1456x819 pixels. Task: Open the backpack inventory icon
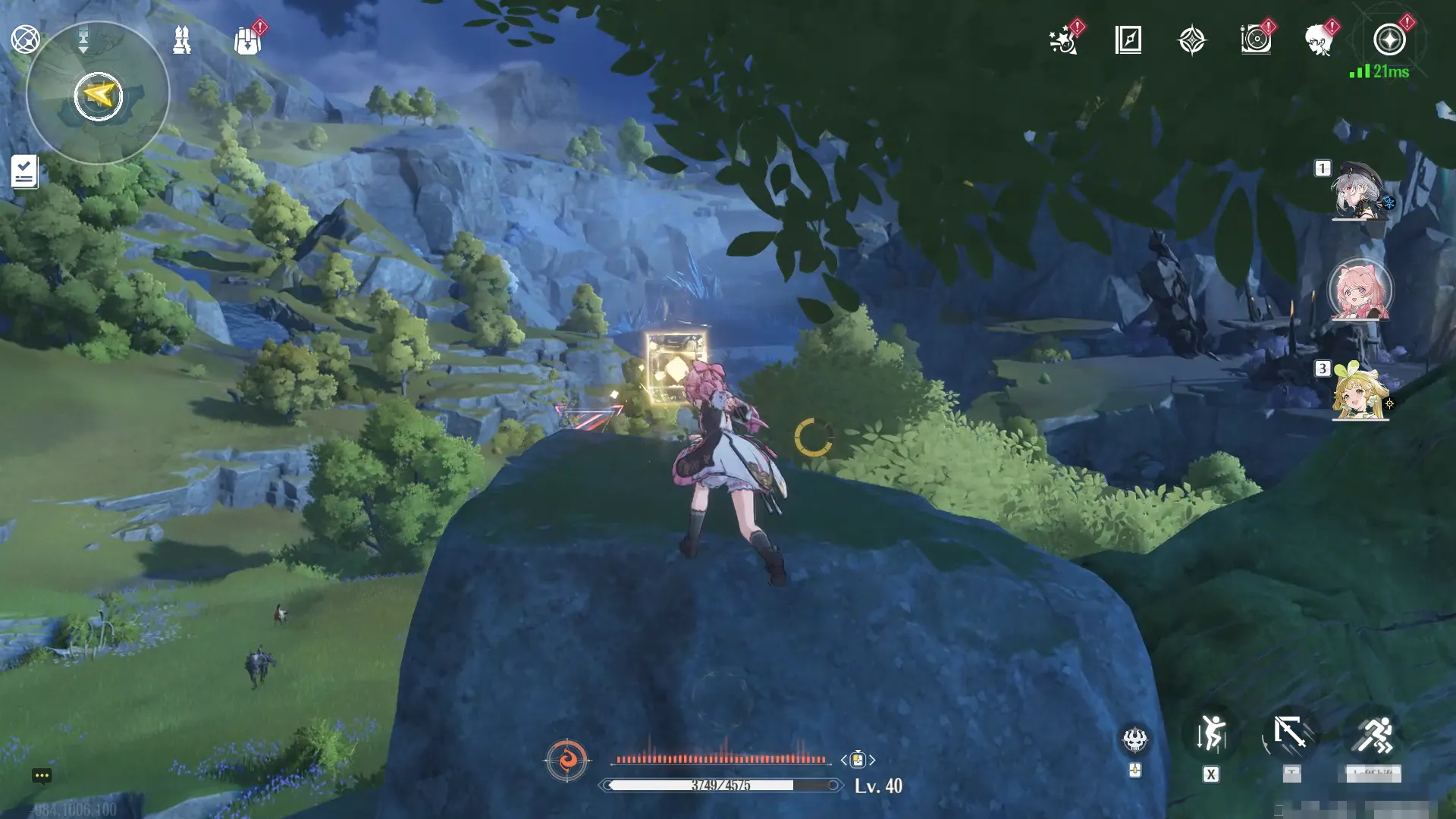247,41
